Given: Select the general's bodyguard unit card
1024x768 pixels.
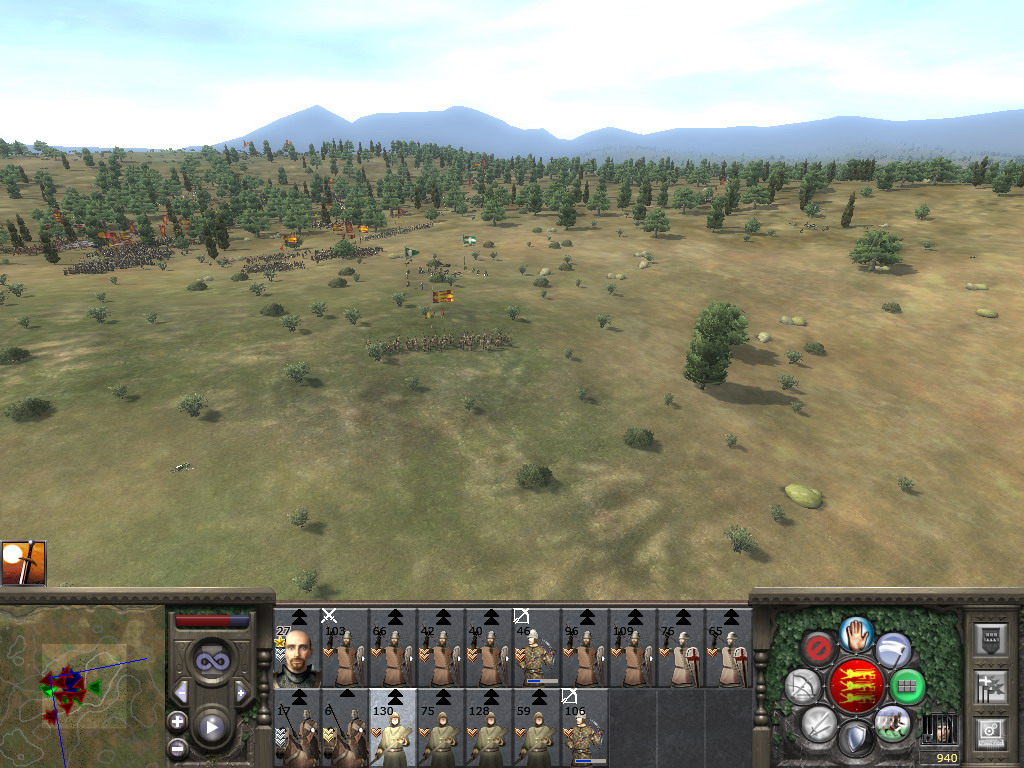Looking at the screenshot, I should tap(298, 648).
